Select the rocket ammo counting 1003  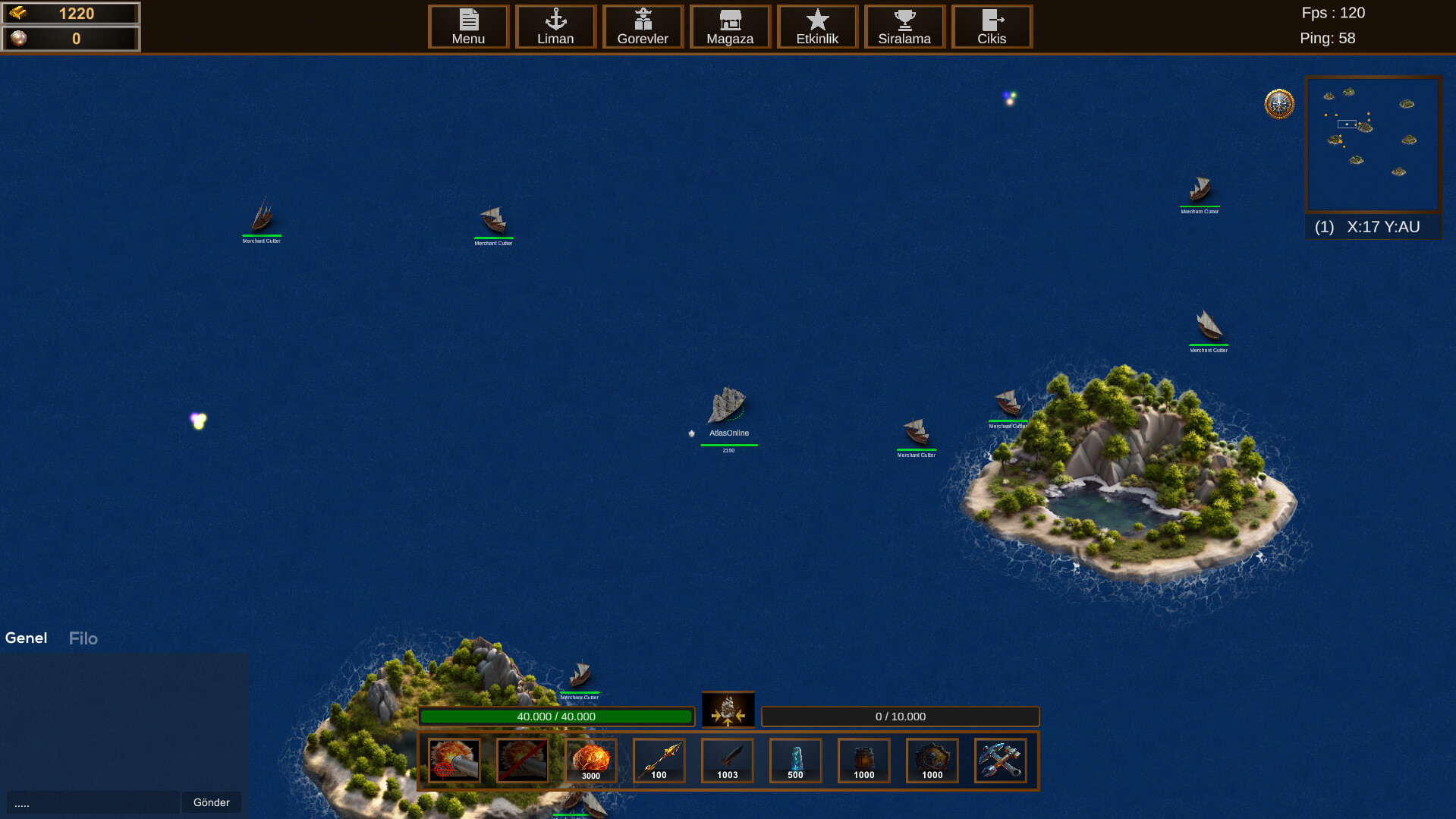coord(727,761)
